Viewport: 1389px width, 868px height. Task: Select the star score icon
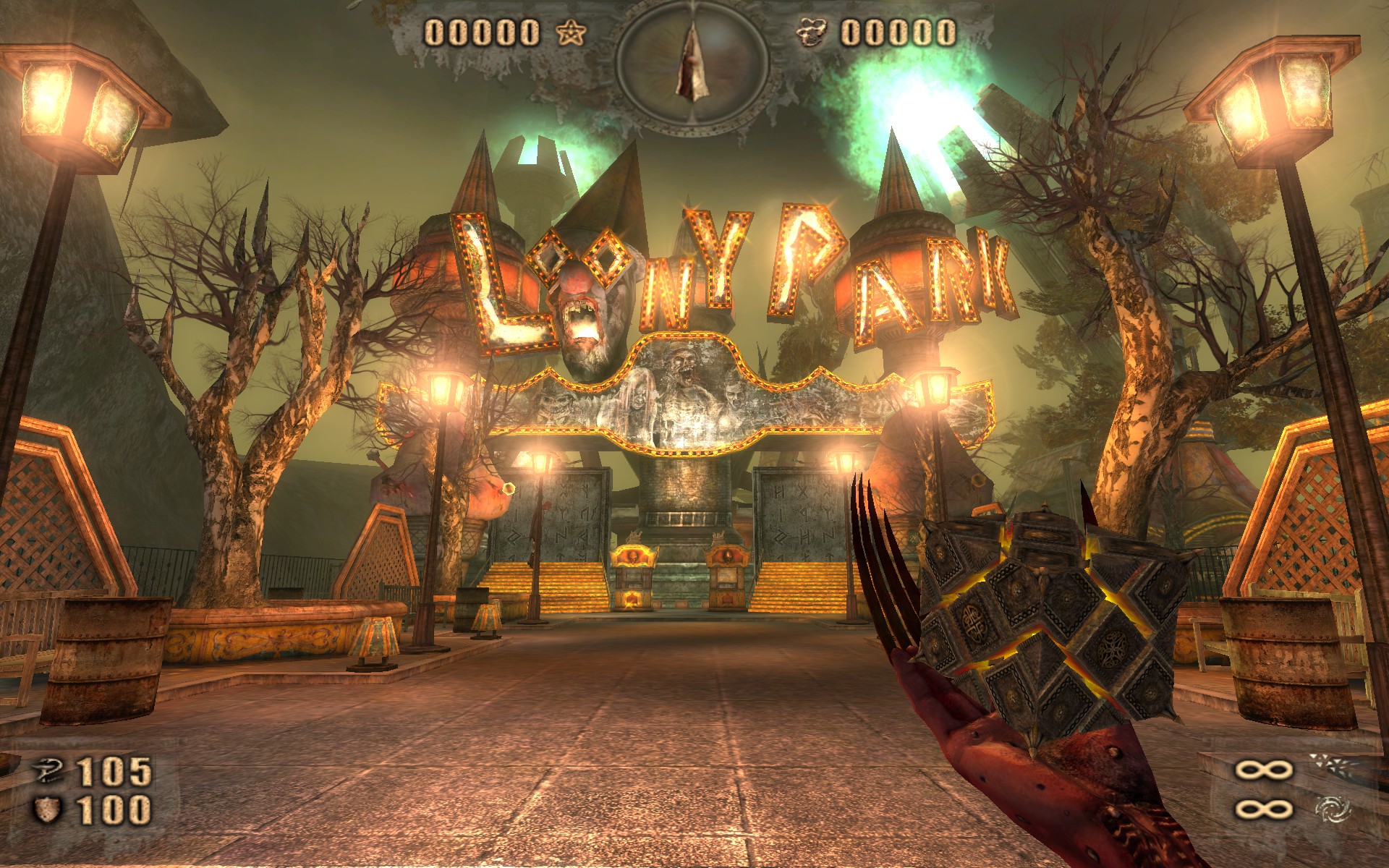tap(572, 30)
